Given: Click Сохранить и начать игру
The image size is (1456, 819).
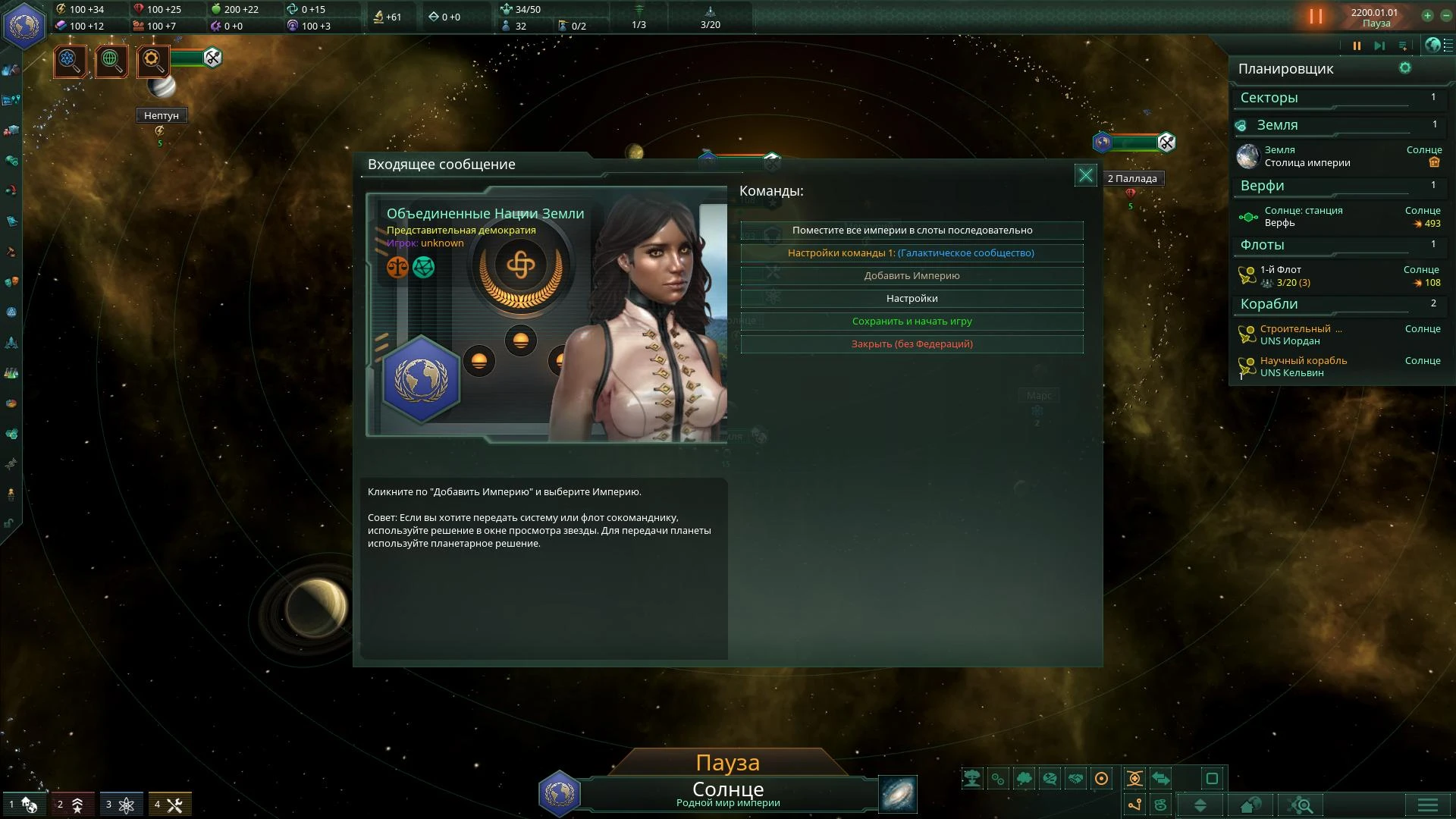Looking at the screenshot, I should point(912,321).
